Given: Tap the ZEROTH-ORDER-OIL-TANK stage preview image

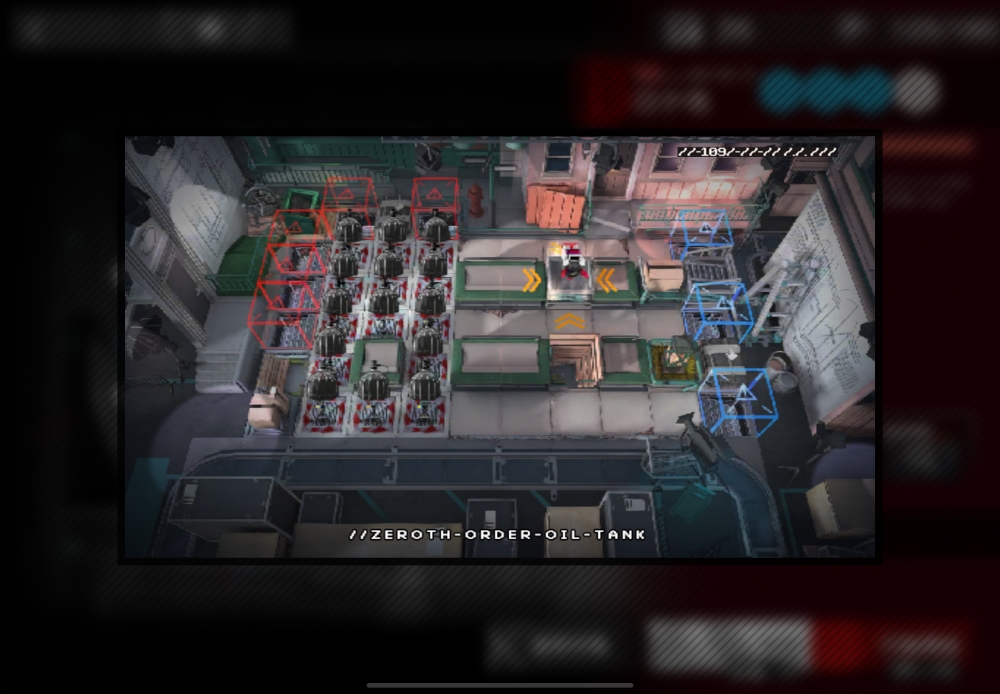Looking at the screenshot, I should point(500,347).
